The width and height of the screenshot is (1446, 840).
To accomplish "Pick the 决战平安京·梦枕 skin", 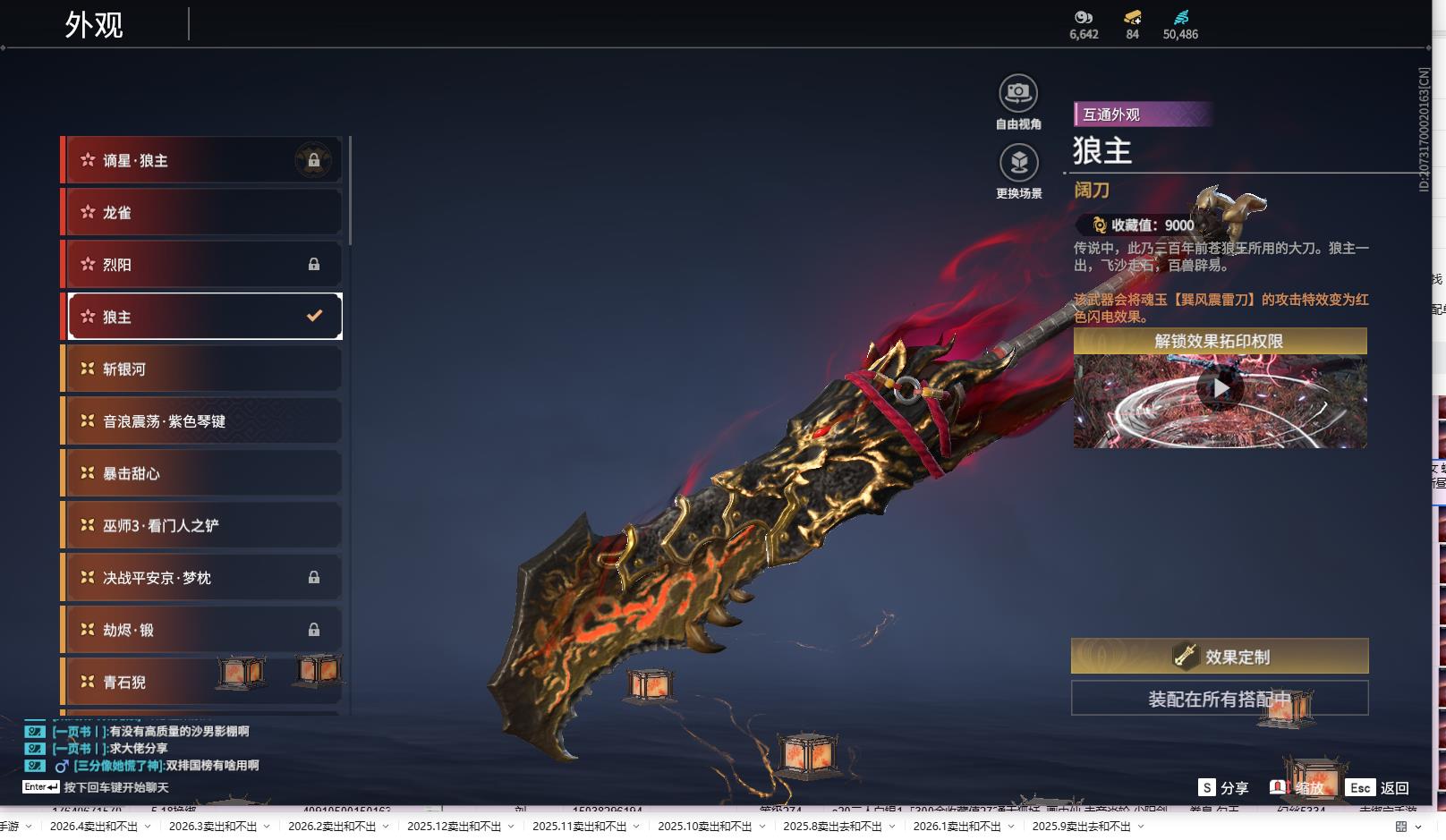I will point(202,578).
